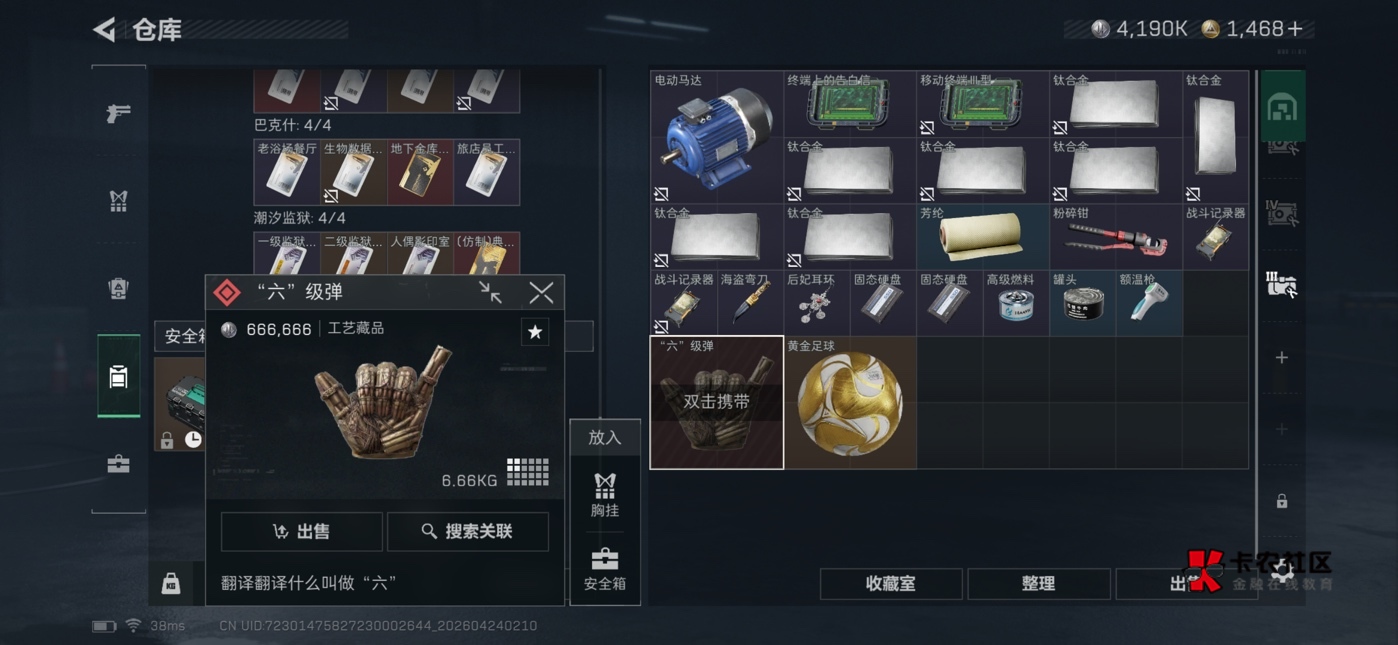Sort warehouse with 整理 button
Screen dimensions: 1398x645
point(1038,583)
